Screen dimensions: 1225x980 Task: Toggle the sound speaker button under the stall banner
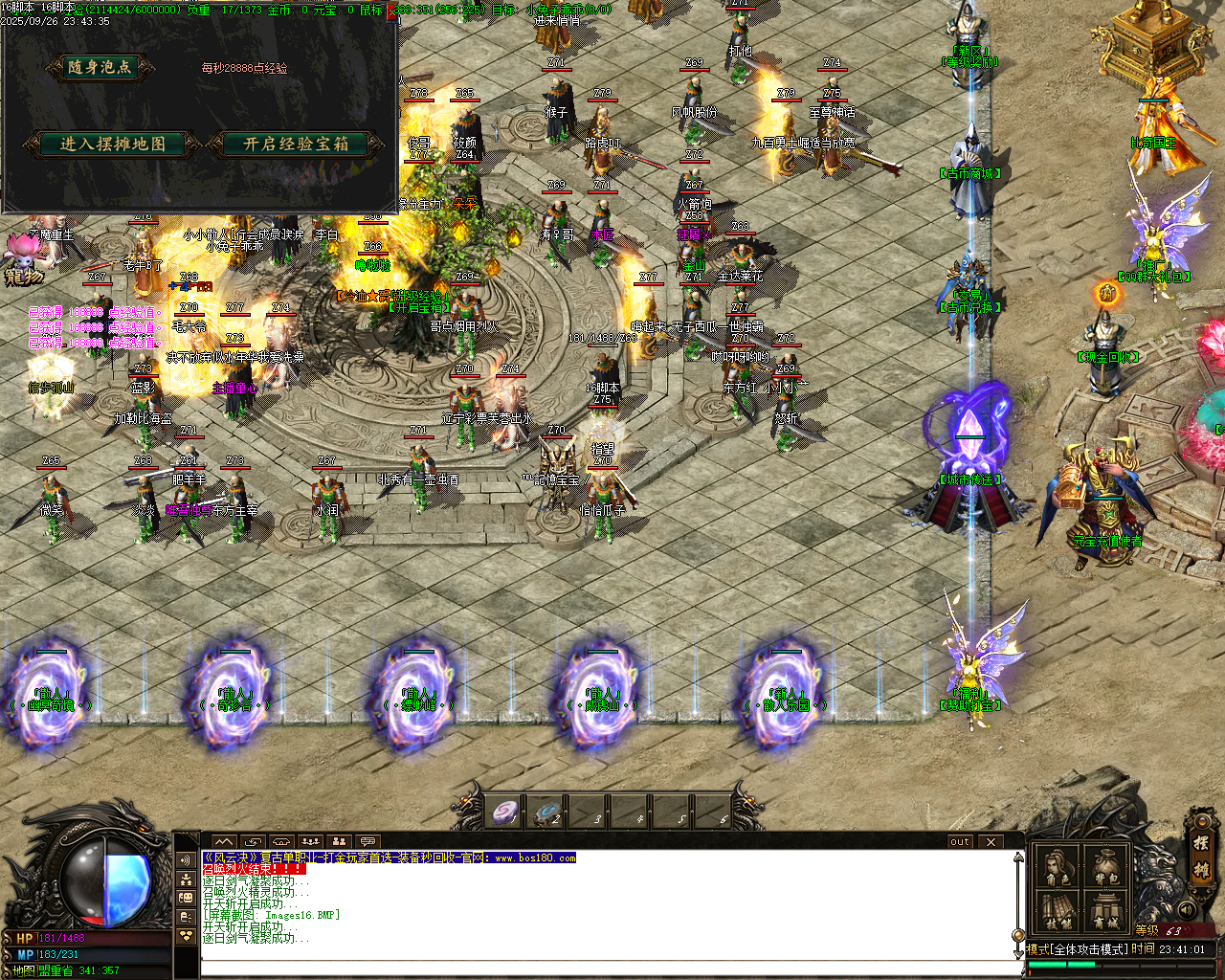(x=1188, y=909)
